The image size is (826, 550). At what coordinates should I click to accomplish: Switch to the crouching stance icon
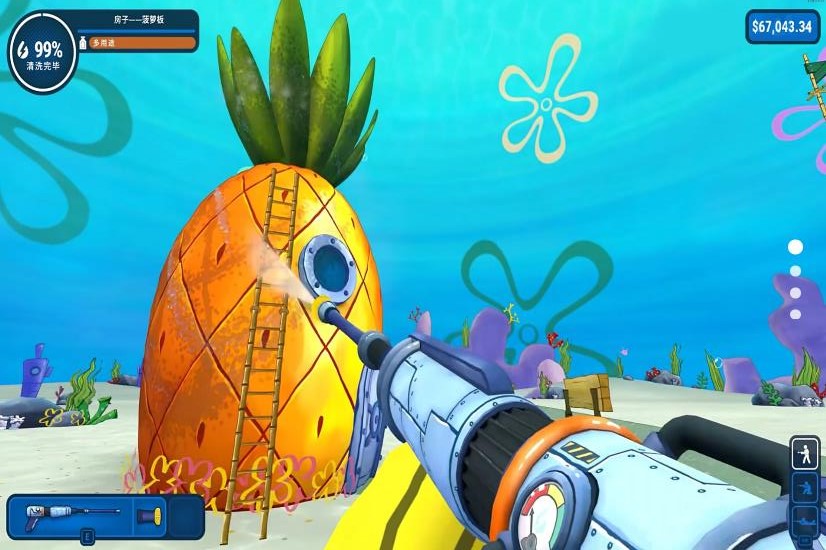(x=804, y=487)
